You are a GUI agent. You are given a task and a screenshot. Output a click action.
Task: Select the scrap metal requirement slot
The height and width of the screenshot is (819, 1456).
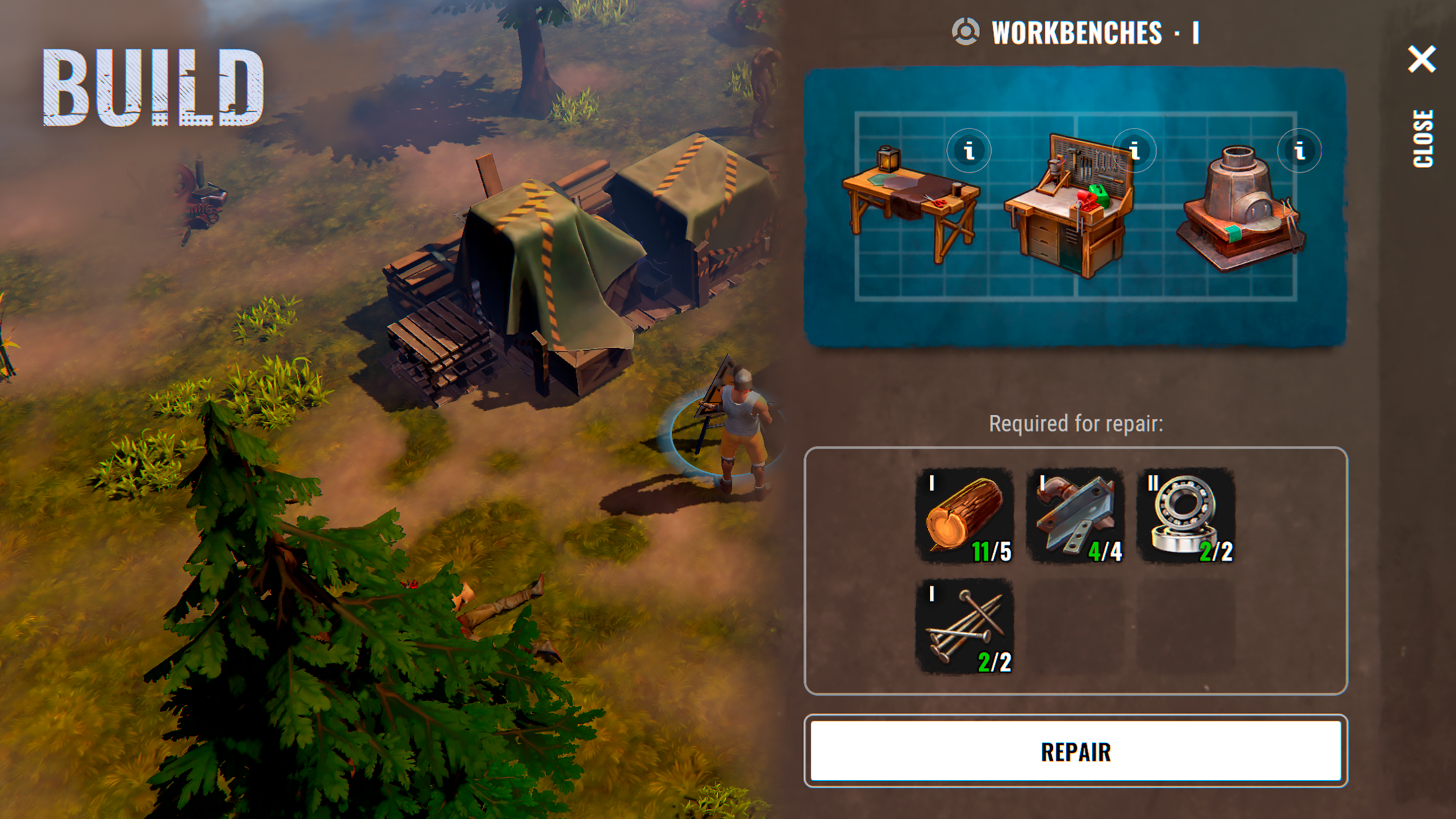(x=1076, y=516)
